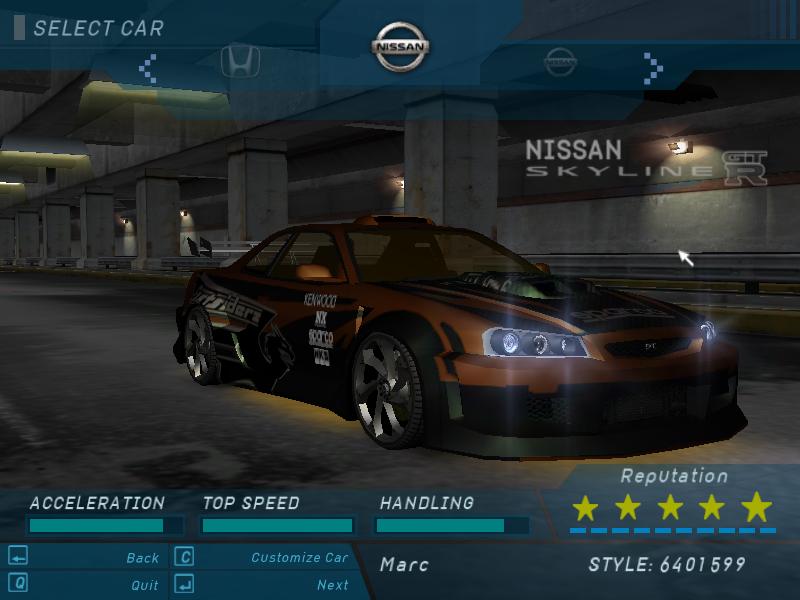Quit the car selection menu
This screenshot has height=600, width=800.
pos(144,585)
